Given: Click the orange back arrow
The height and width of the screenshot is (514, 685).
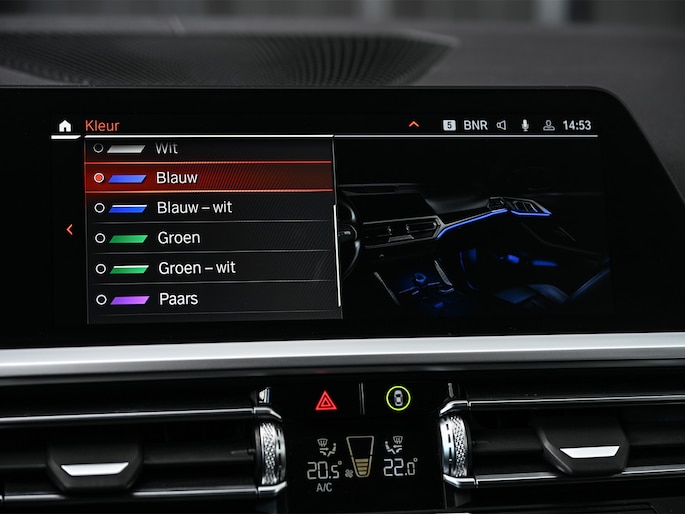Looking at the screenshot, I should point(69,229).
